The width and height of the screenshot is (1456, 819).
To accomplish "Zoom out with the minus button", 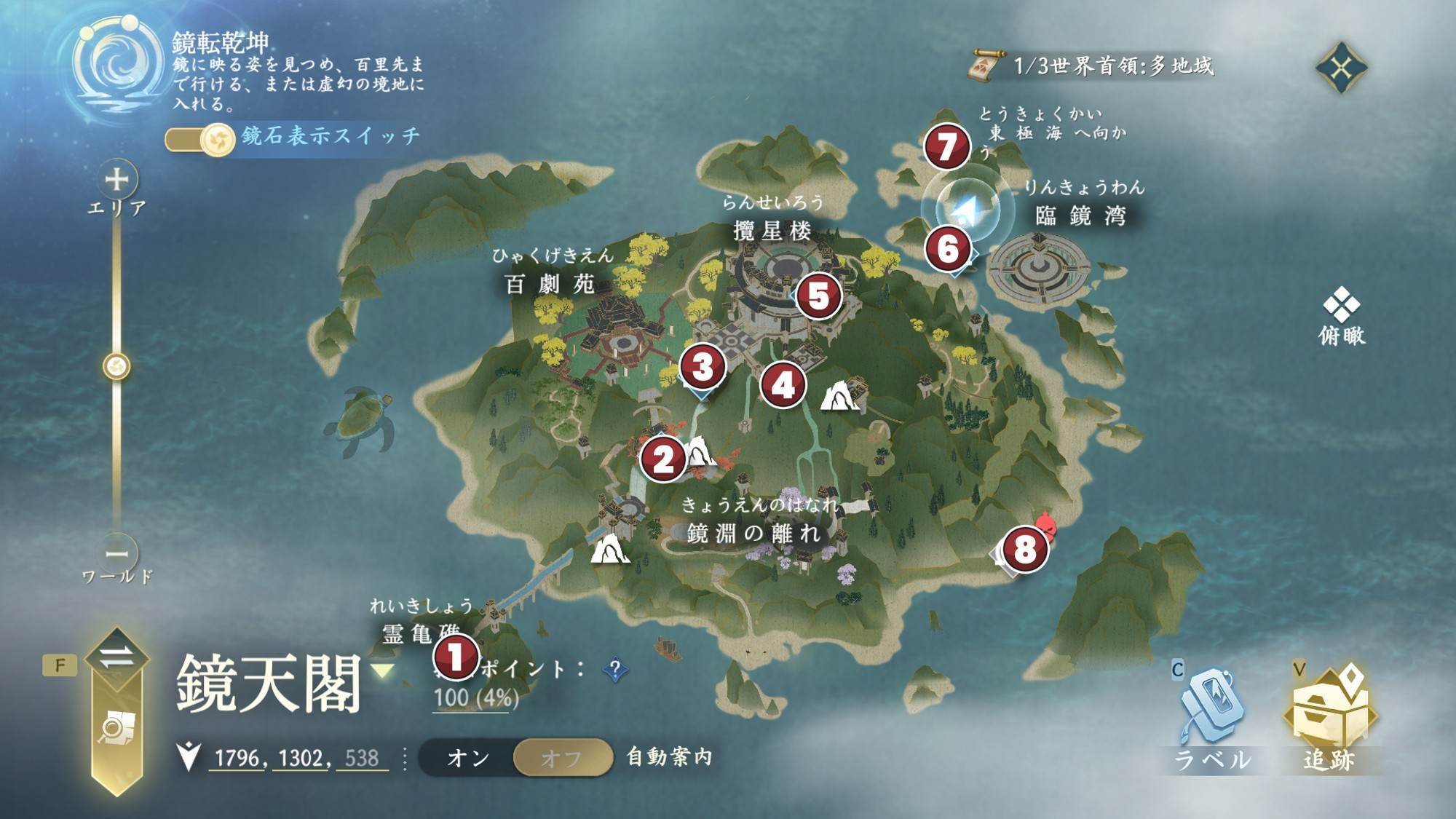I will [x=116, y=554].
